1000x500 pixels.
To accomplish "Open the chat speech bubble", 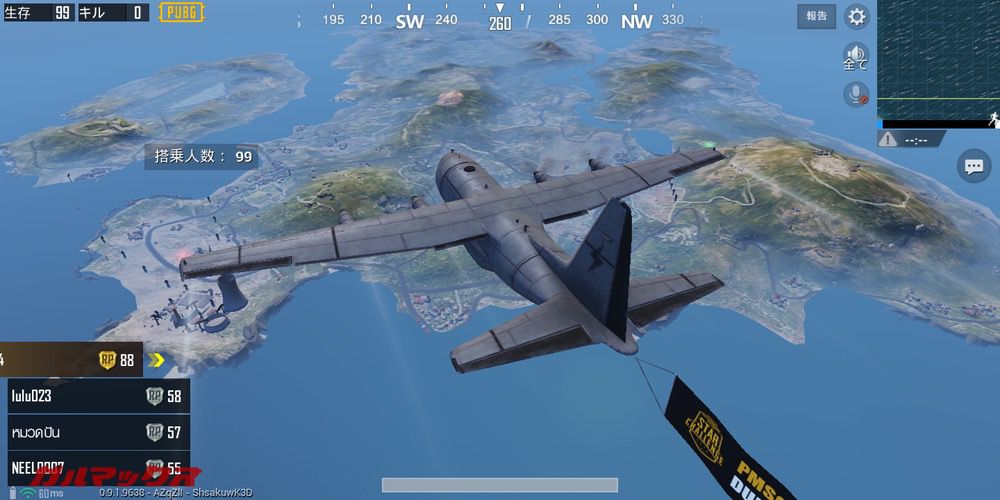I will pyautogui.click(x=973, y=166).
